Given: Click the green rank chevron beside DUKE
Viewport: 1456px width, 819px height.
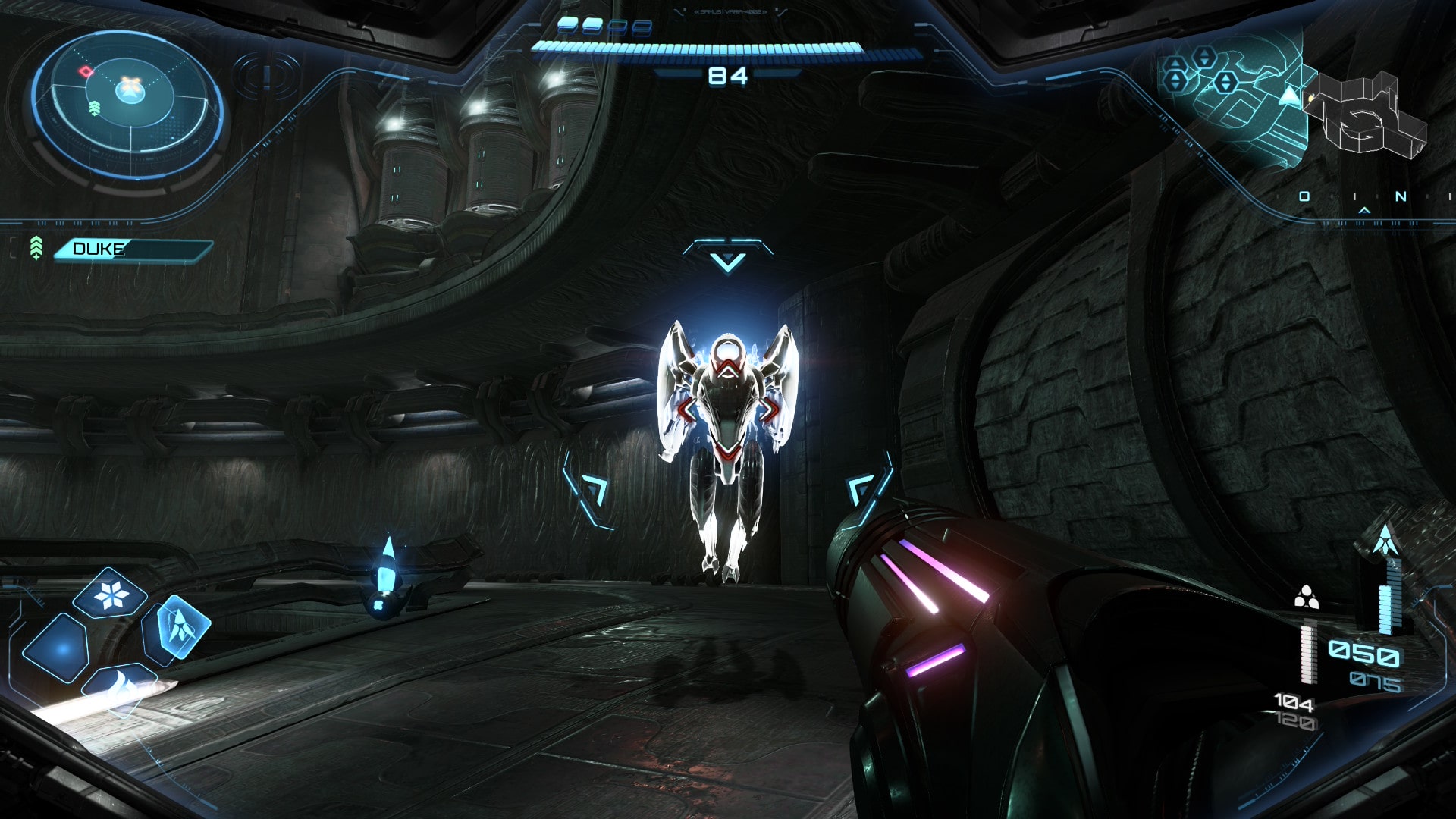Looking at the screenshot, I should point(36,248).
